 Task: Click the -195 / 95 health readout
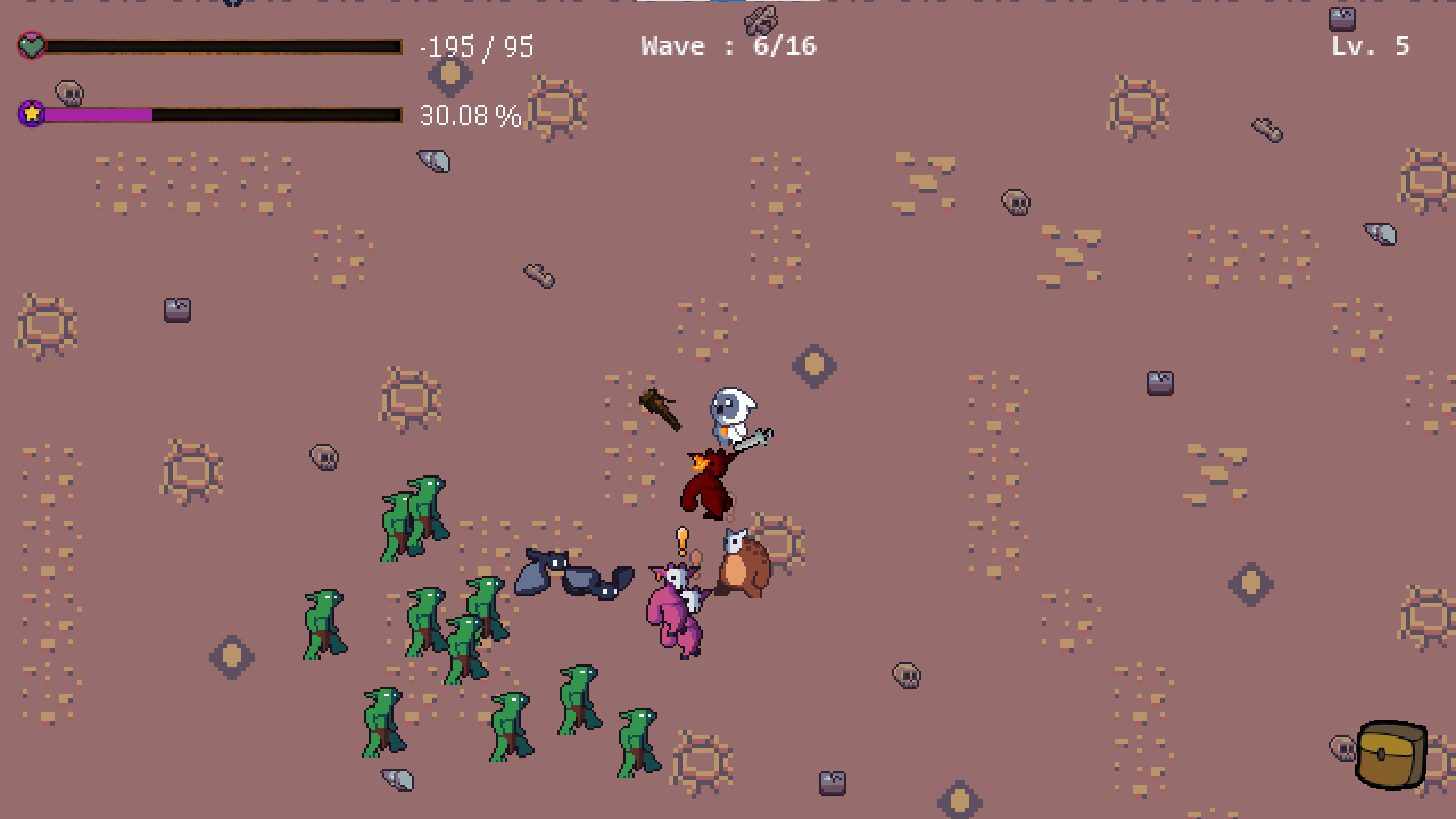click(478, 47)
